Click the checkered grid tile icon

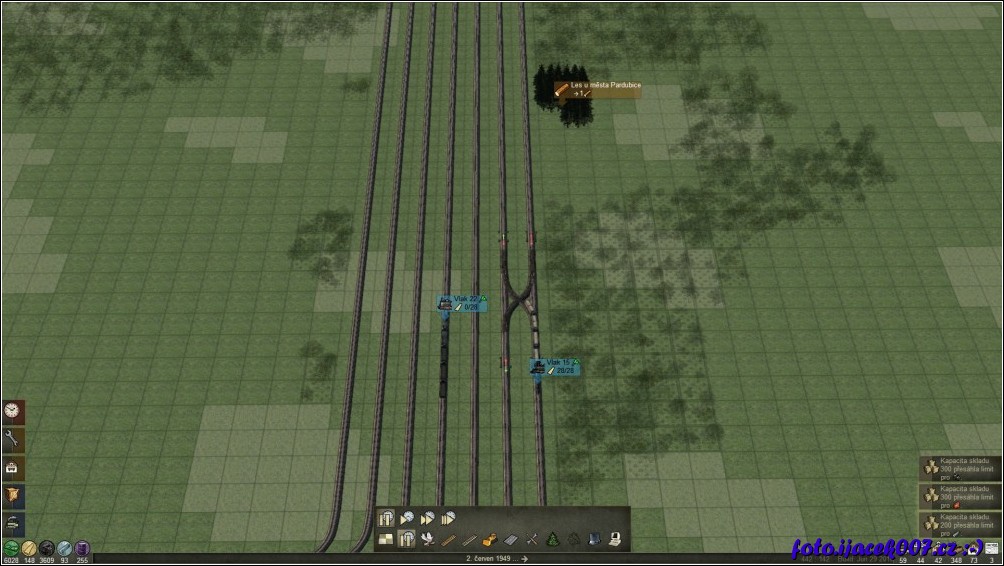tap(386, 540)
